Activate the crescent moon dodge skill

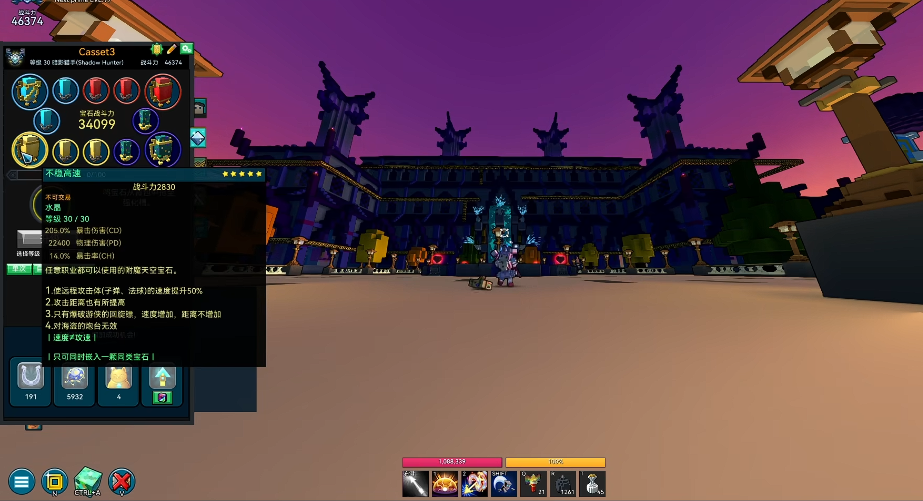pos(505,484)
